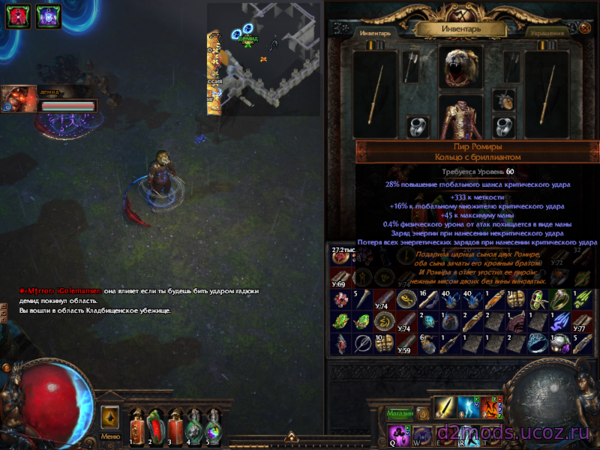Click the purple buff icon at top left
The height and width of the screenshot is (450, 600).
(x=46, y=15)
